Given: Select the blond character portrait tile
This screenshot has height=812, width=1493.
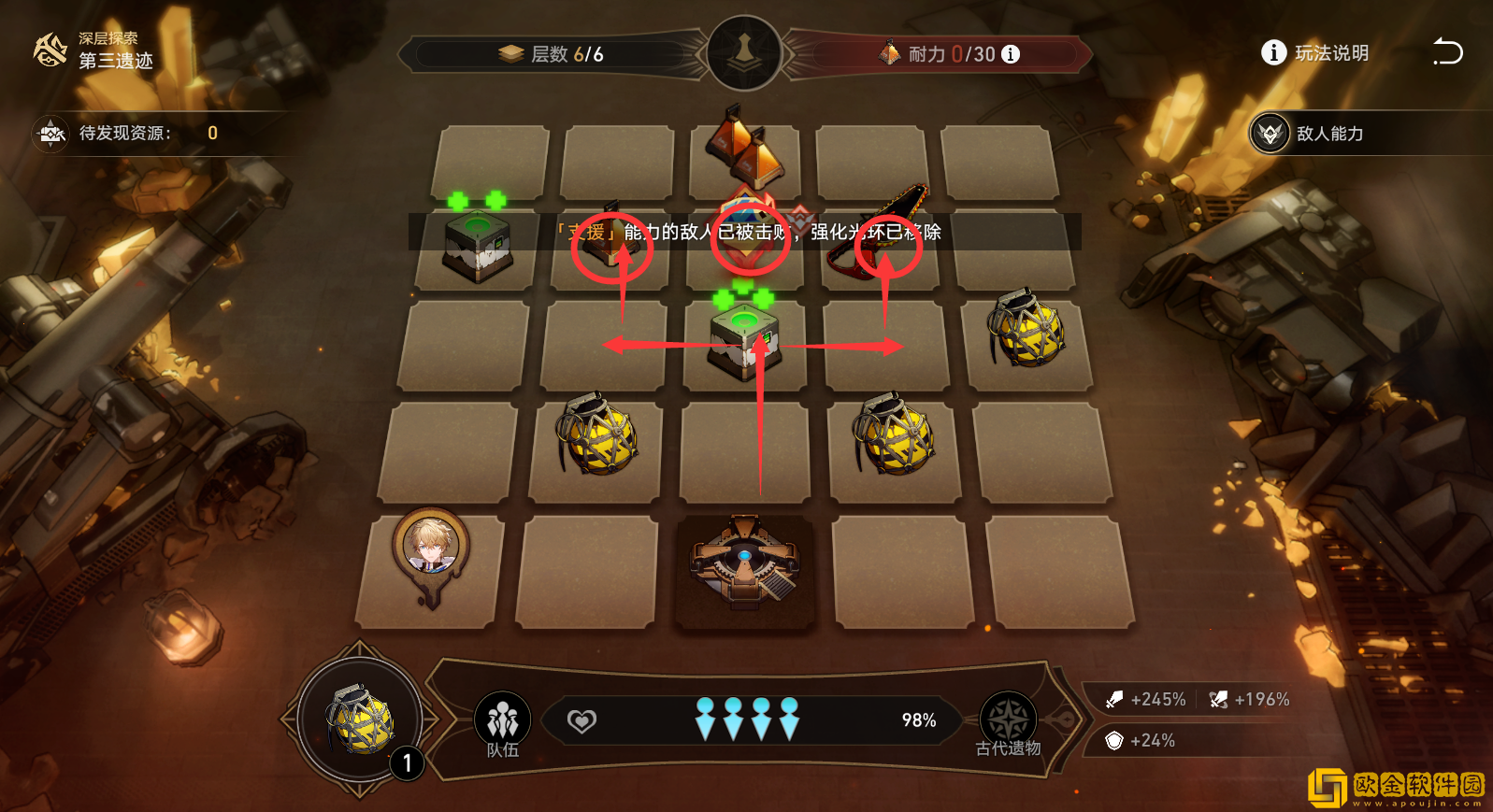Looking at the screenshot, I should 430,551.
